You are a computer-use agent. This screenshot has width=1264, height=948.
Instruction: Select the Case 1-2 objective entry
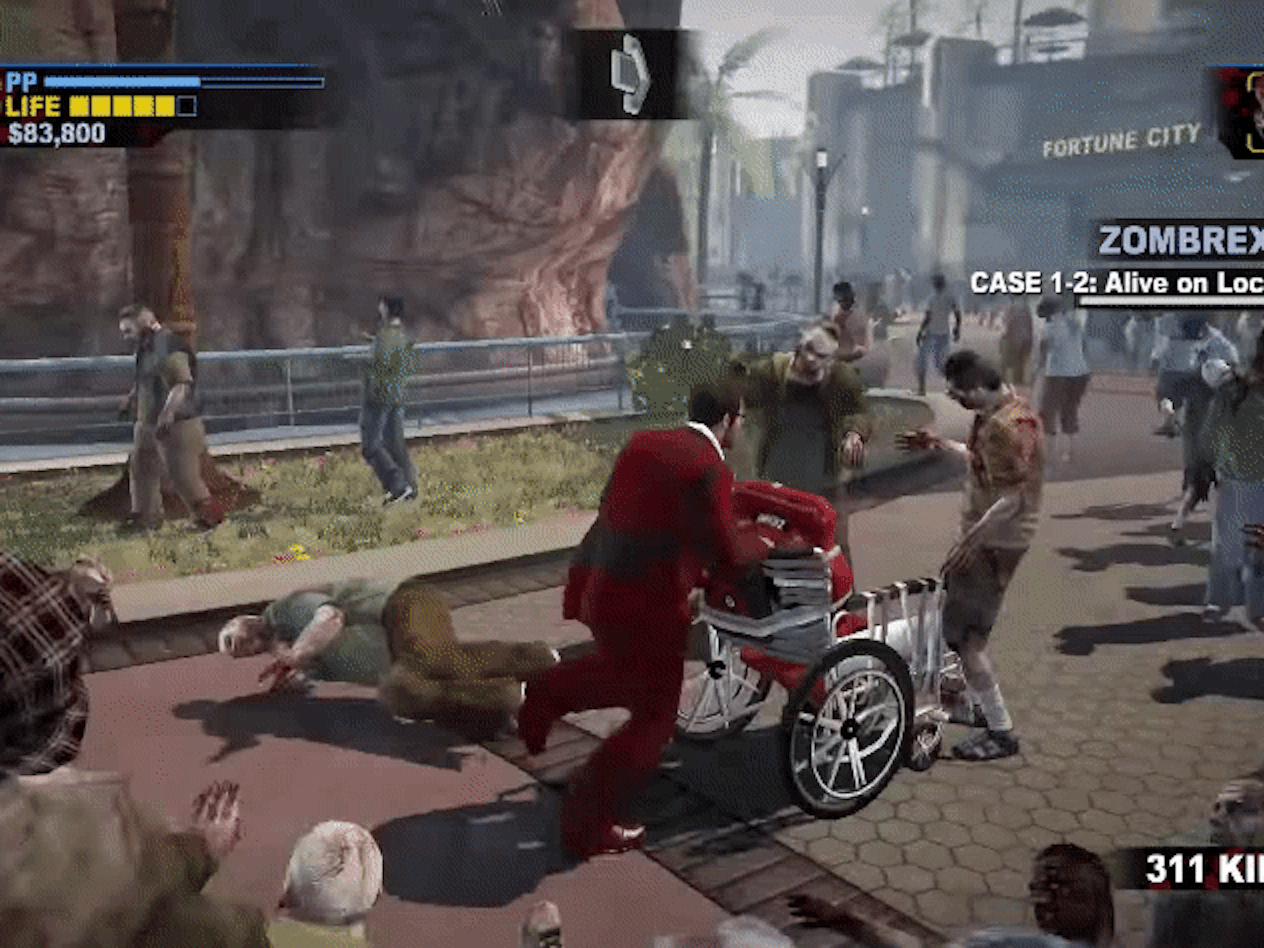(1116, 283)
